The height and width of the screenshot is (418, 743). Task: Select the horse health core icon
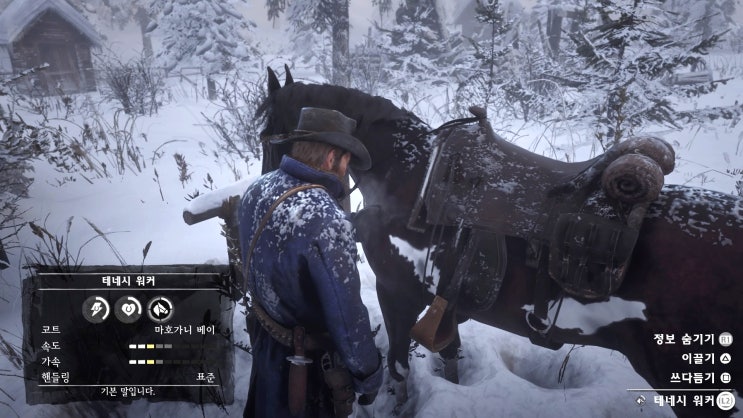128,309
